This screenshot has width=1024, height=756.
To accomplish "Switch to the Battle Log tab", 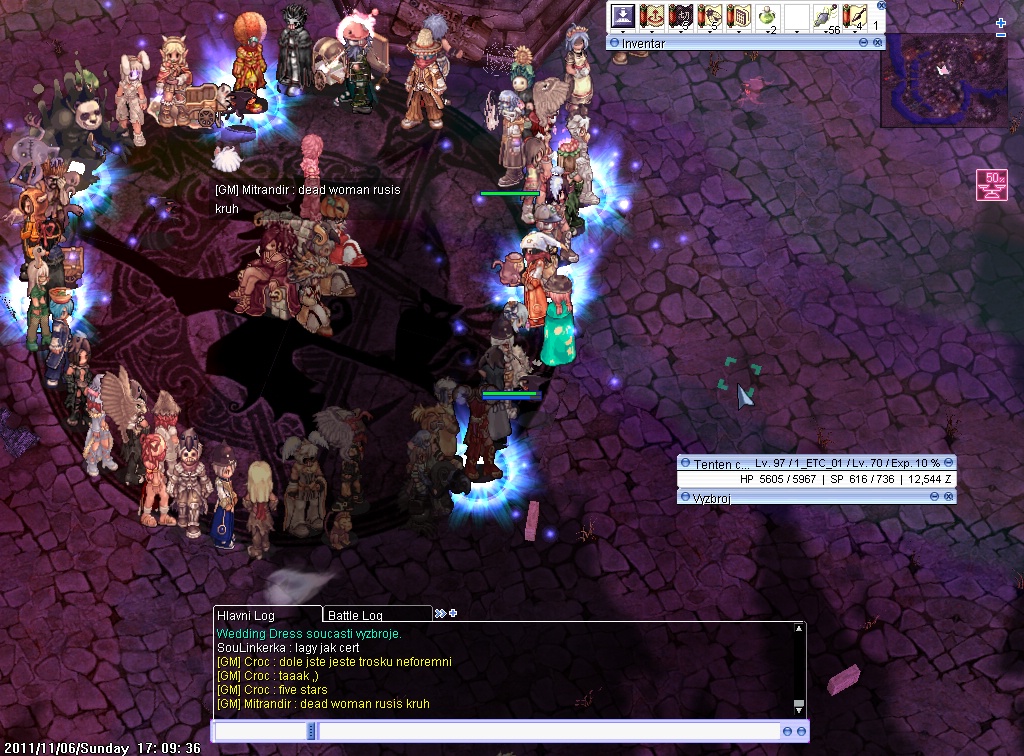I will (x=366, y=615).
